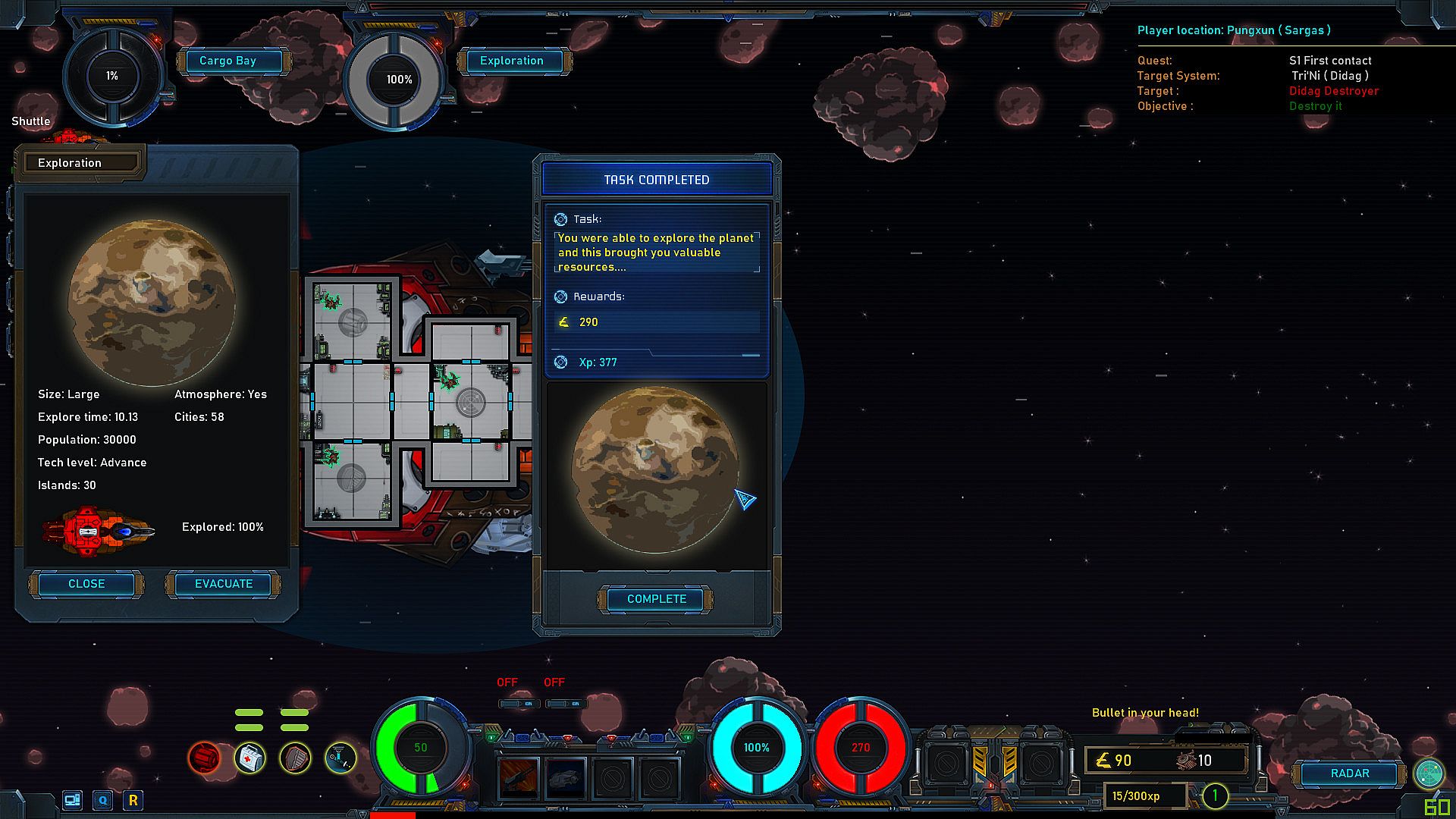This screenshot has height=819, width=1456.
Task: Click the round radar scope icon
Action: (1429, 773)
